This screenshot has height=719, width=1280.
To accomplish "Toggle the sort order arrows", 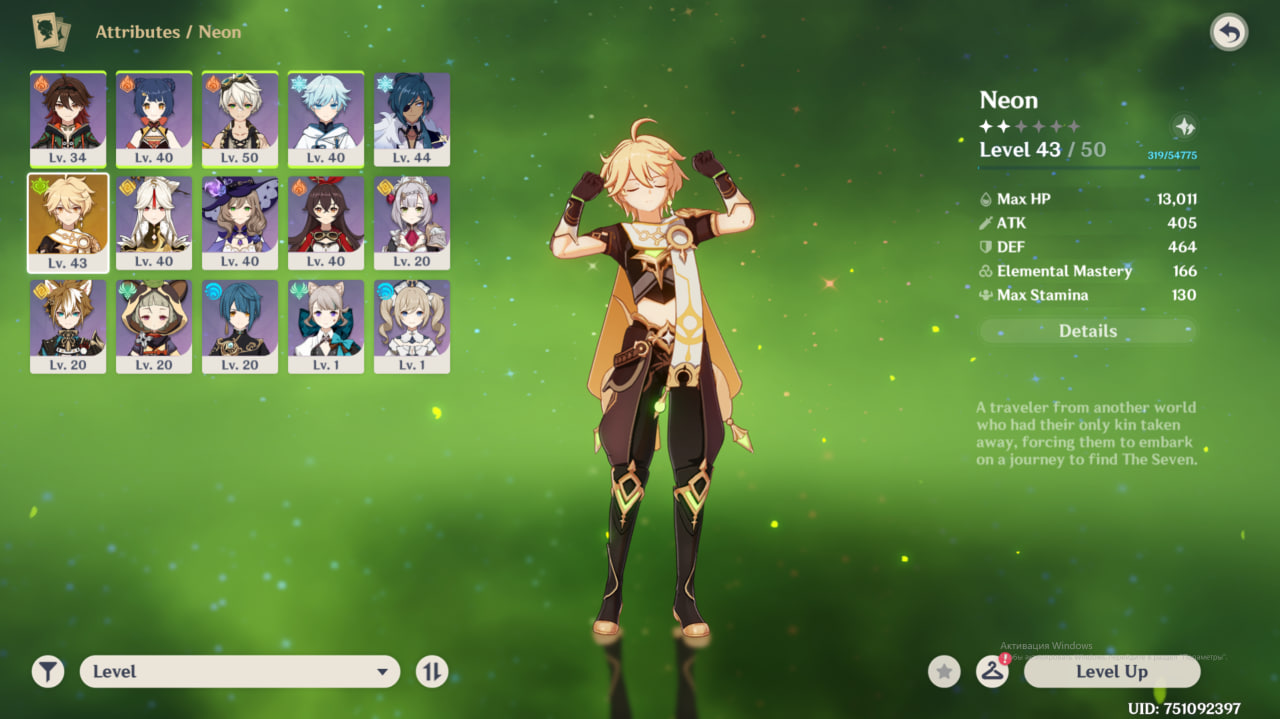I will (x=432, y=672).
